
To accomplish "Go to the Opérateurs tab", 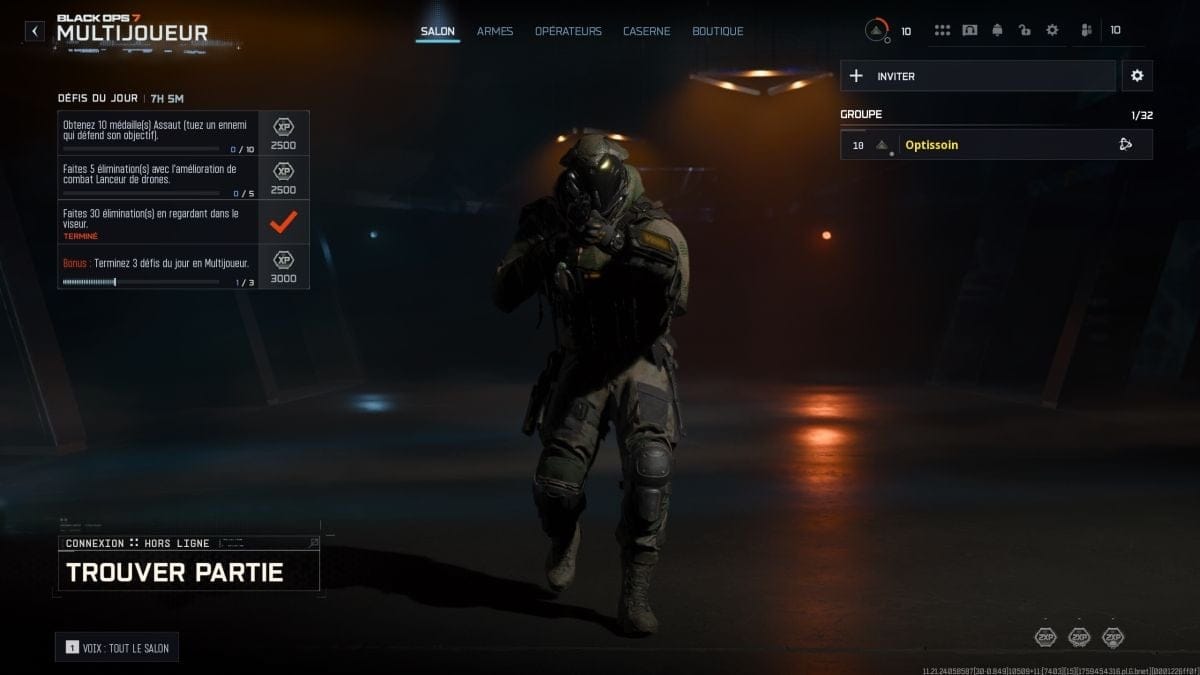I will [568, 31].
